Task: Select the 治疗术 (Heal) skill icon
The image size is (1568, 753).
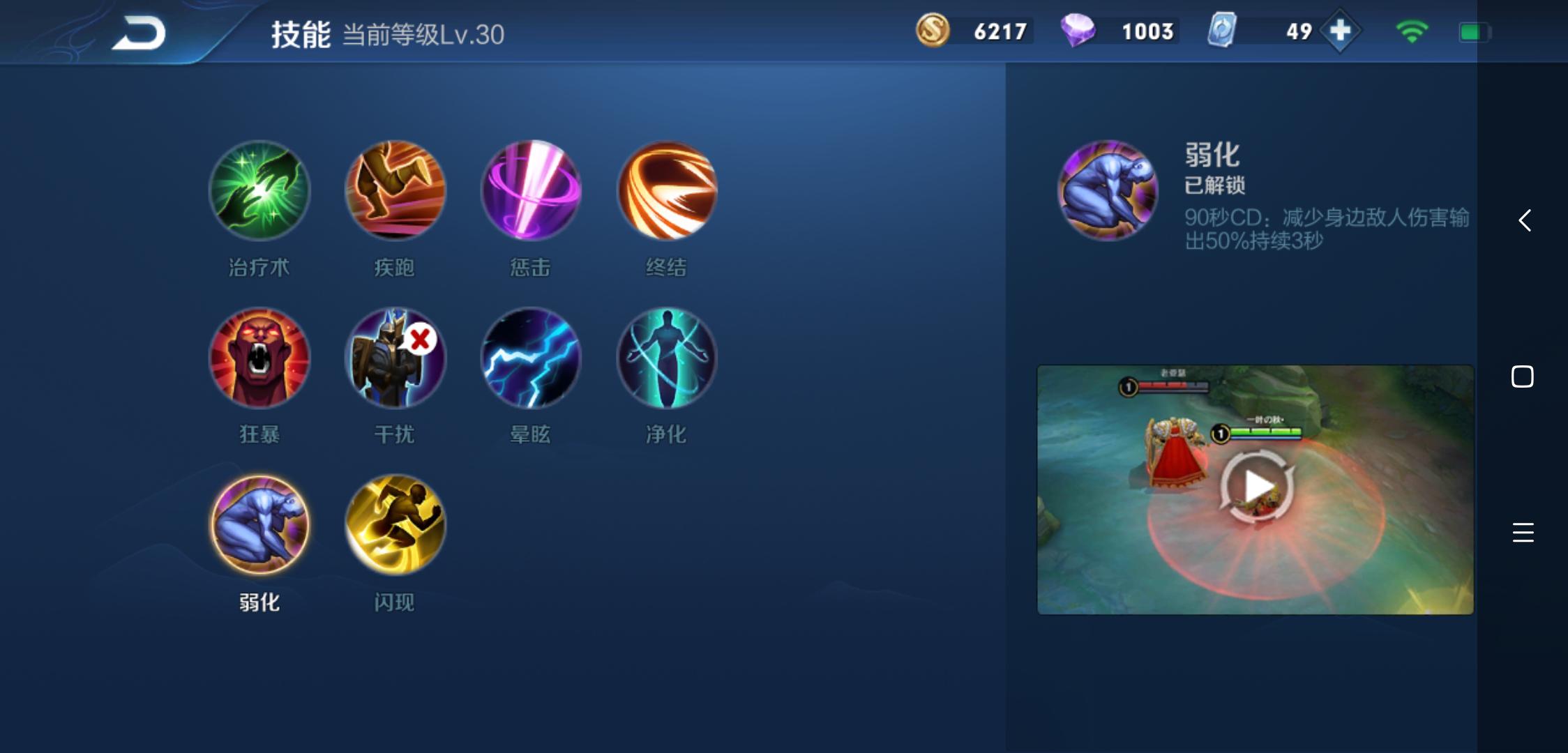Action: (258, 192)
